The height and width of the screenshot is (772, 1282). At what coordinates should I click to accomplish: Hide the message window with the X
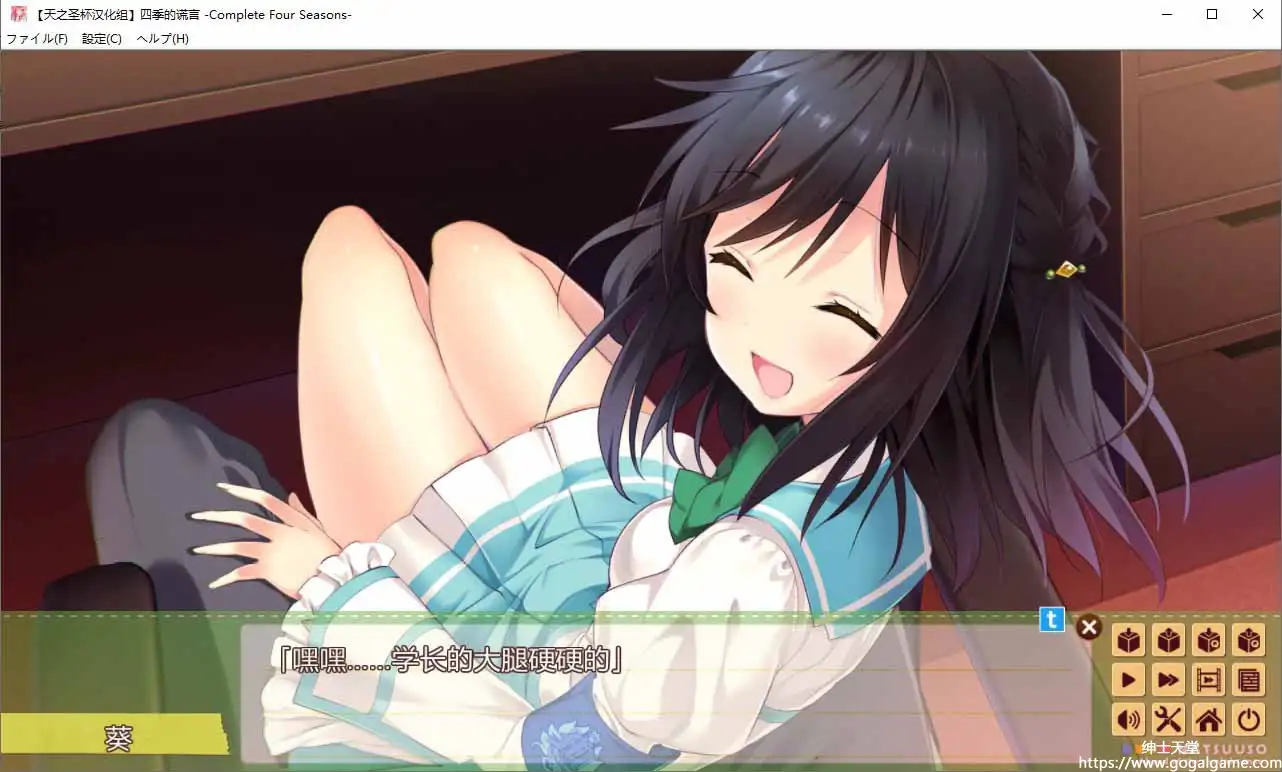point(1088,627)
